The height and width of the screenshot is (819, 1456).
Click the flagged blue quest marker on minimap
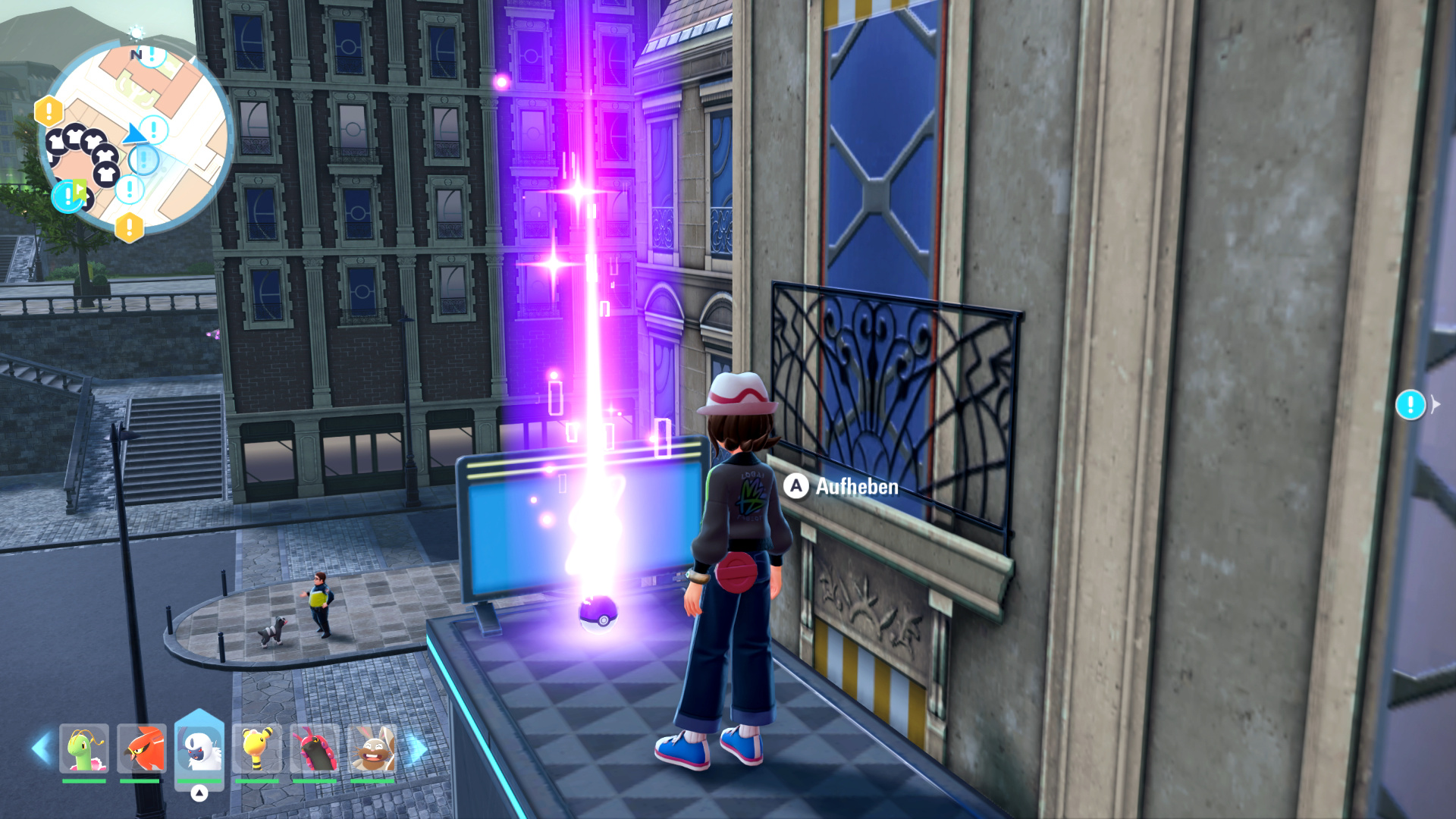(68, 196)
